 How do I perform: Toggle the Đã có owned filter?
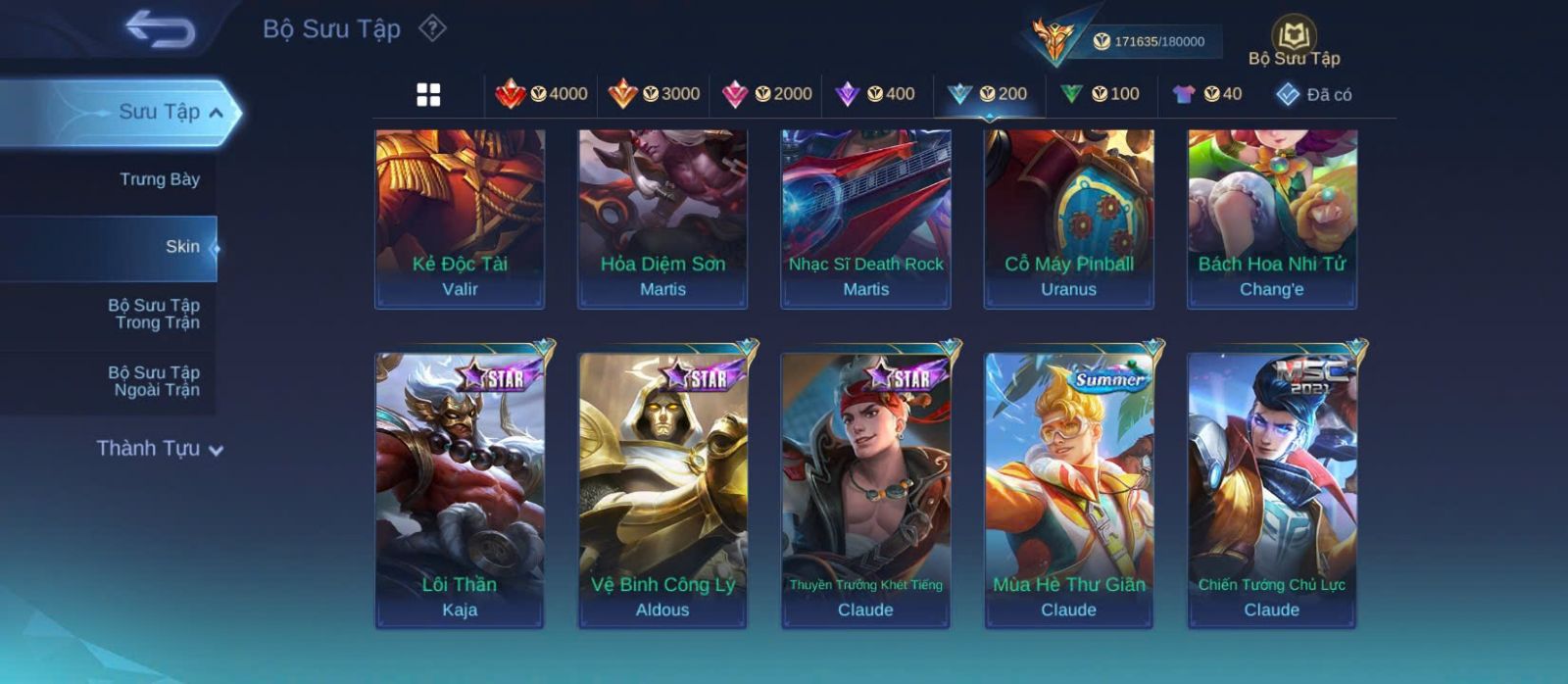(1314, 95)
